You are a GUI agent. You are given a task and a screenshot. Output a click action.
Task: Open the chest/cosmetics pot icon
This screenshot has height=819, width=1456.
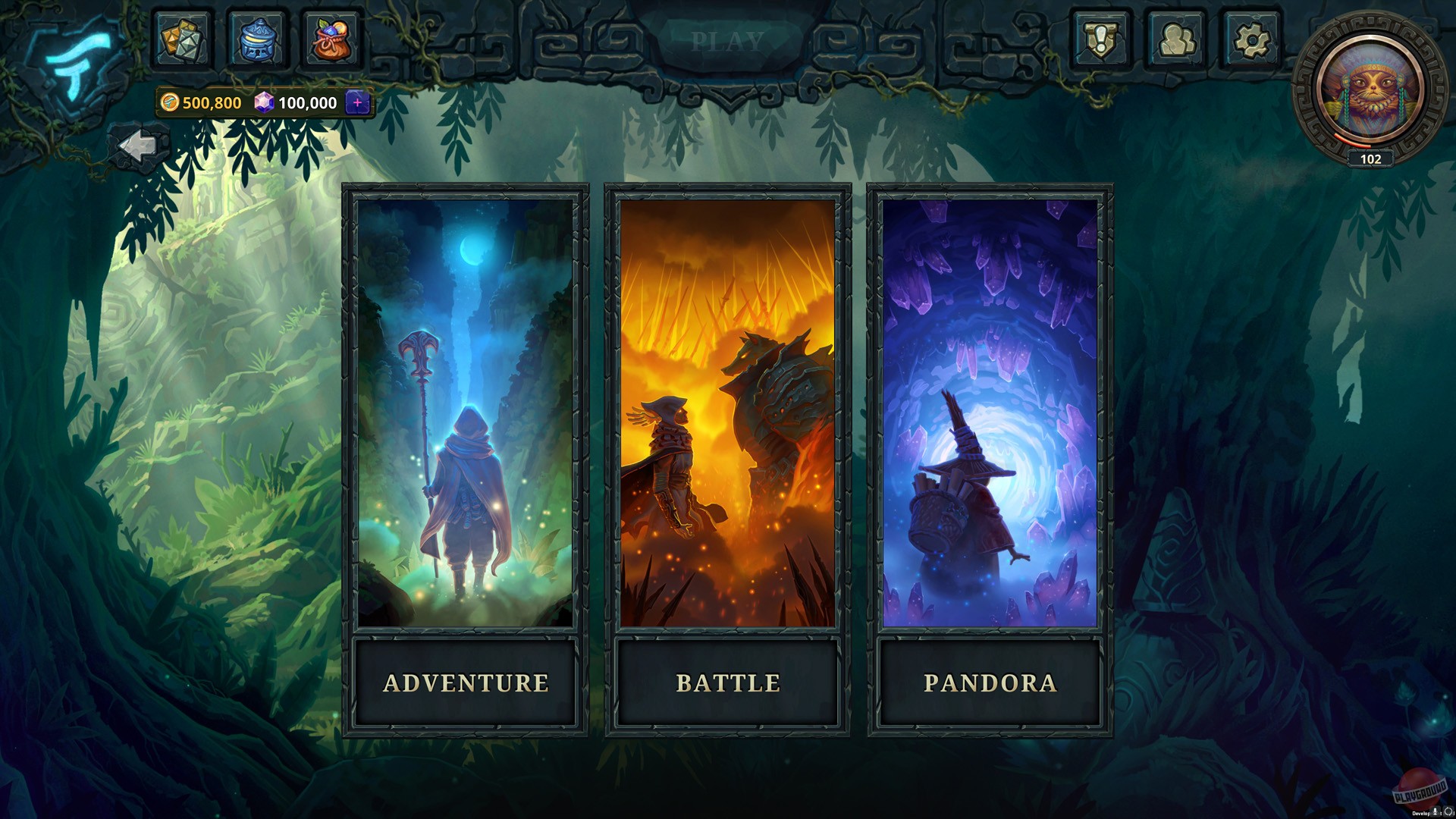(x=257, y=39)
